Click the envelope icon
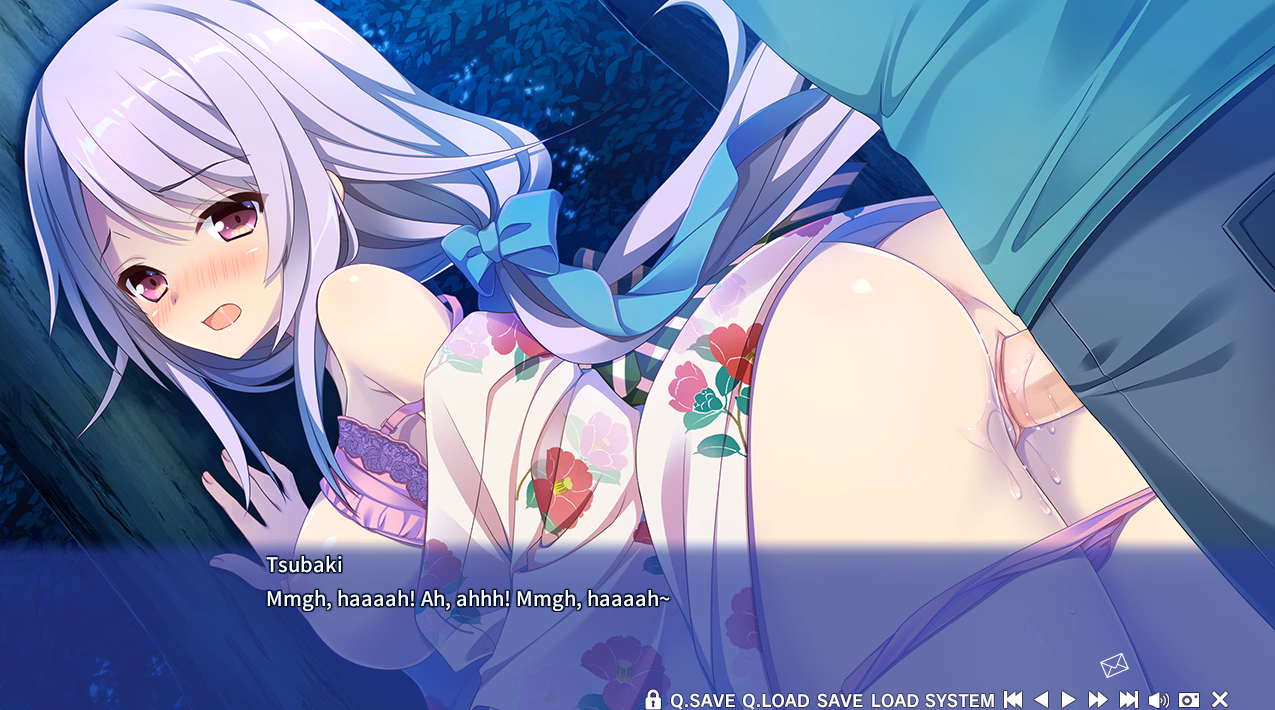 point(1114,664)
